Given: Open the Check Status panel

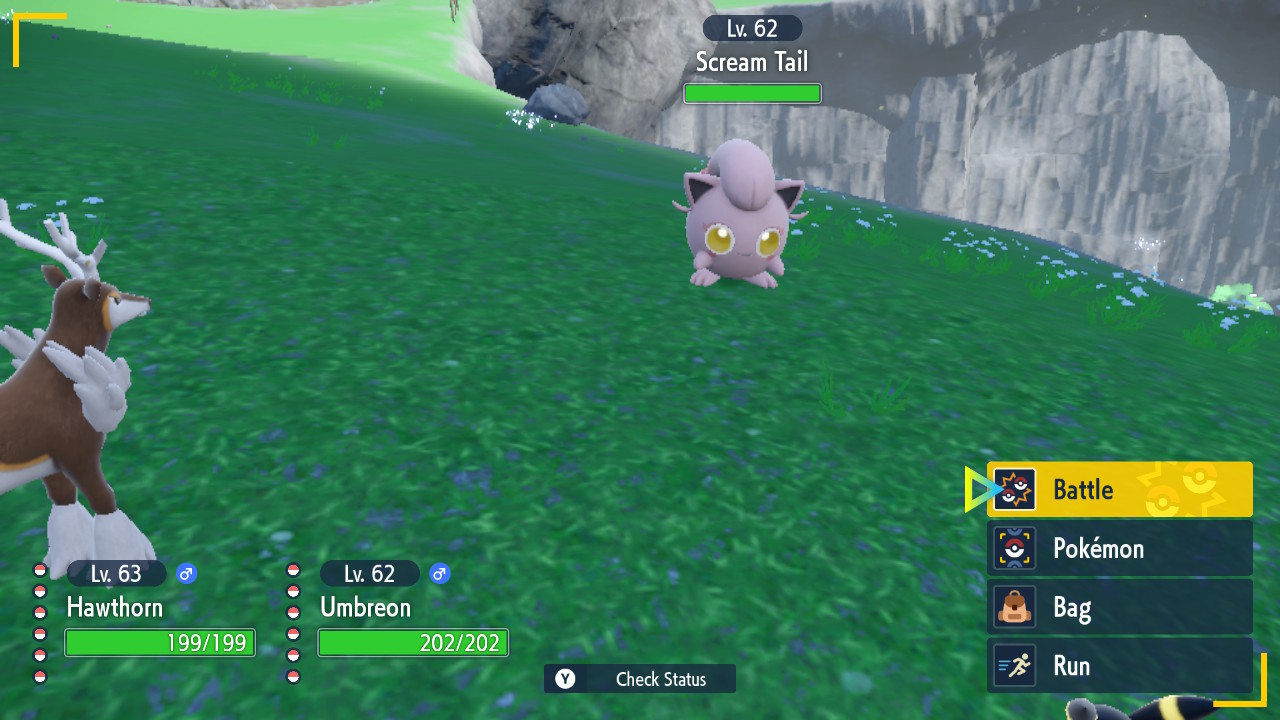Looking at the screenshot, I should tap(640, 679).
